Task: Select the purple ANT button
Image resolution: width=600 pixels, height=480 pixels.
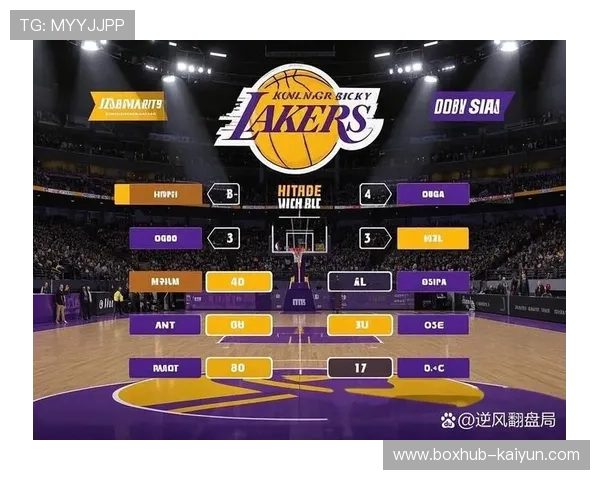Action: pyautogui.click(x=165, y=324)
